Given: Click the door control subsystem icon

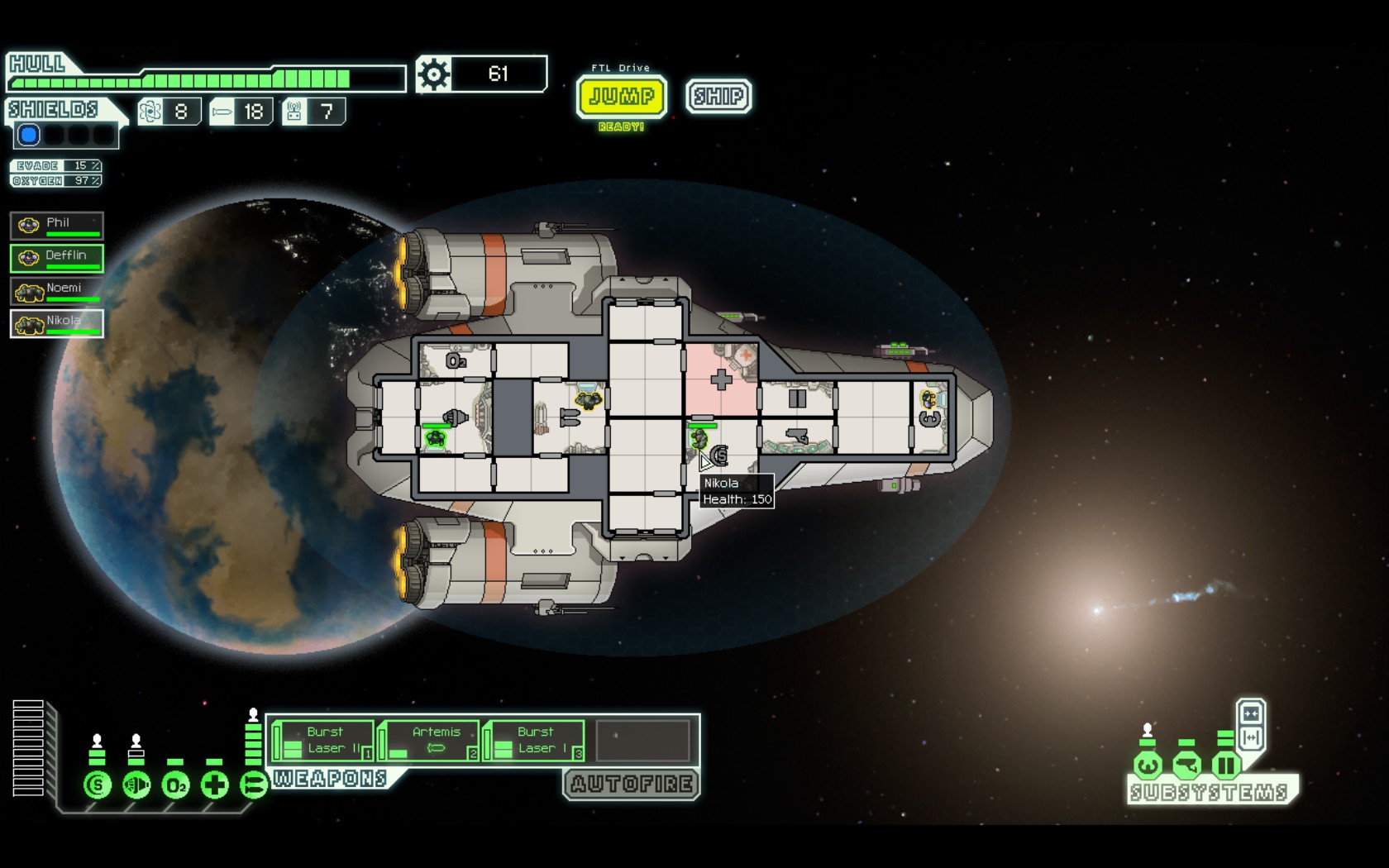Looking at the screenshot, I should (x=1225, y=765).
